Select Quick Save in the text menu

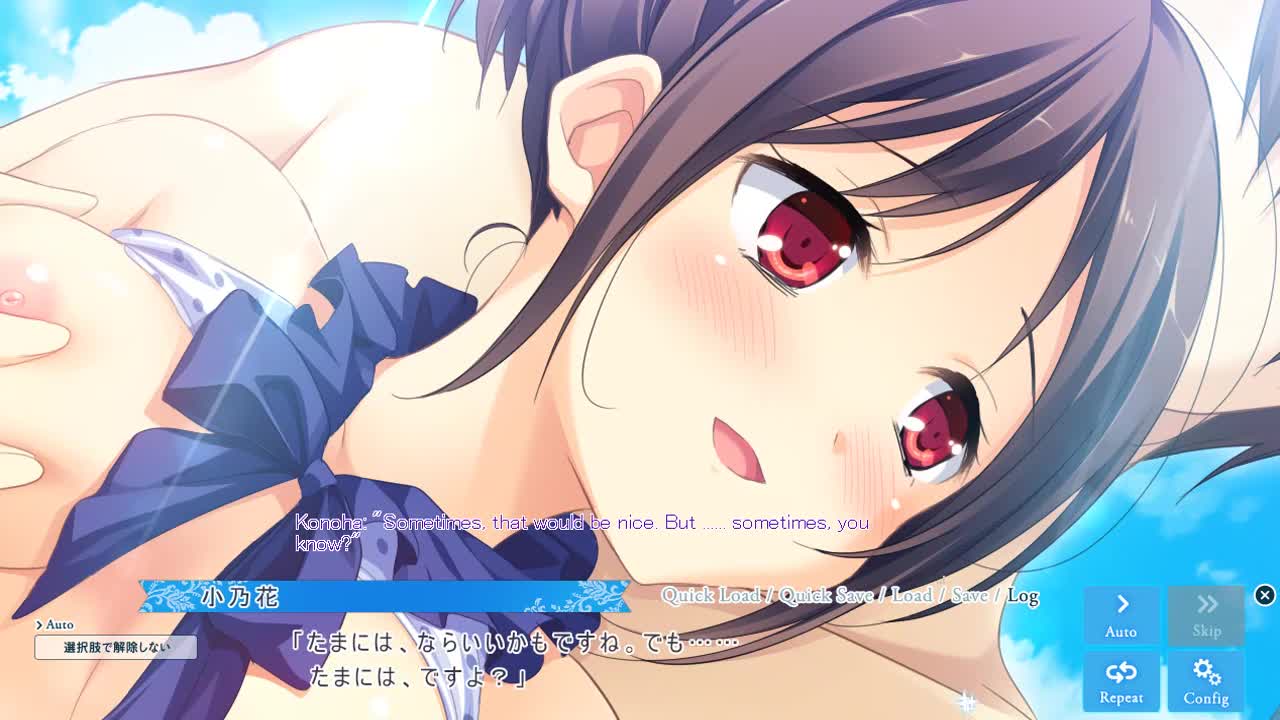pyautogui.click(x=826, y=596)
